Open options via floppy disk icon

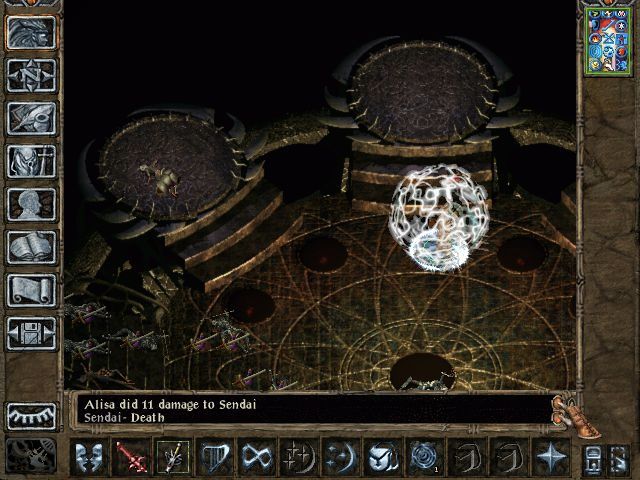(31, 333)
